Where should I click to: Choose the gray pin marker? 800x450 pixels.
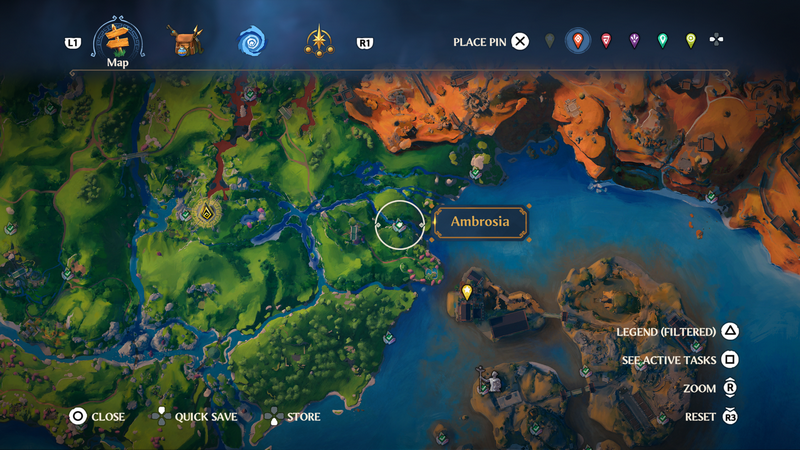(x=550, y=41)
